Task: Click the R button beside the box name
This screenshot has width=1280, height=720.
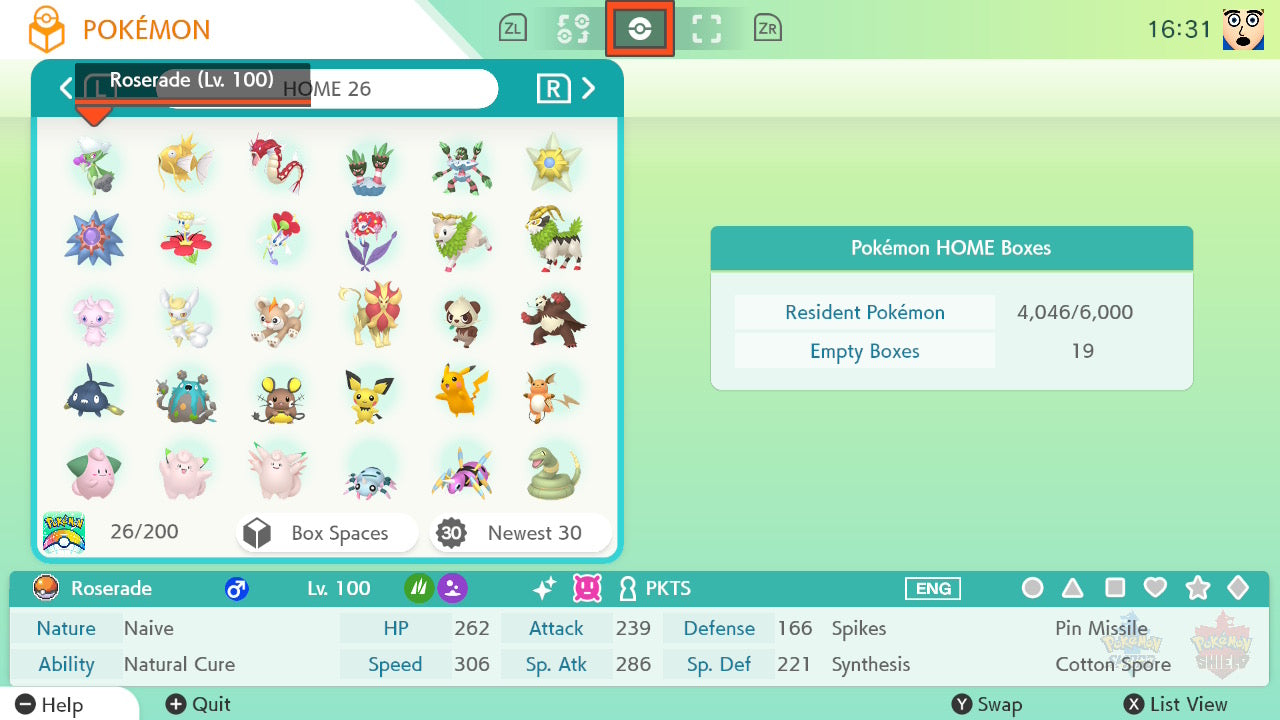Action: pyautogui.click(x=553, y=89)
